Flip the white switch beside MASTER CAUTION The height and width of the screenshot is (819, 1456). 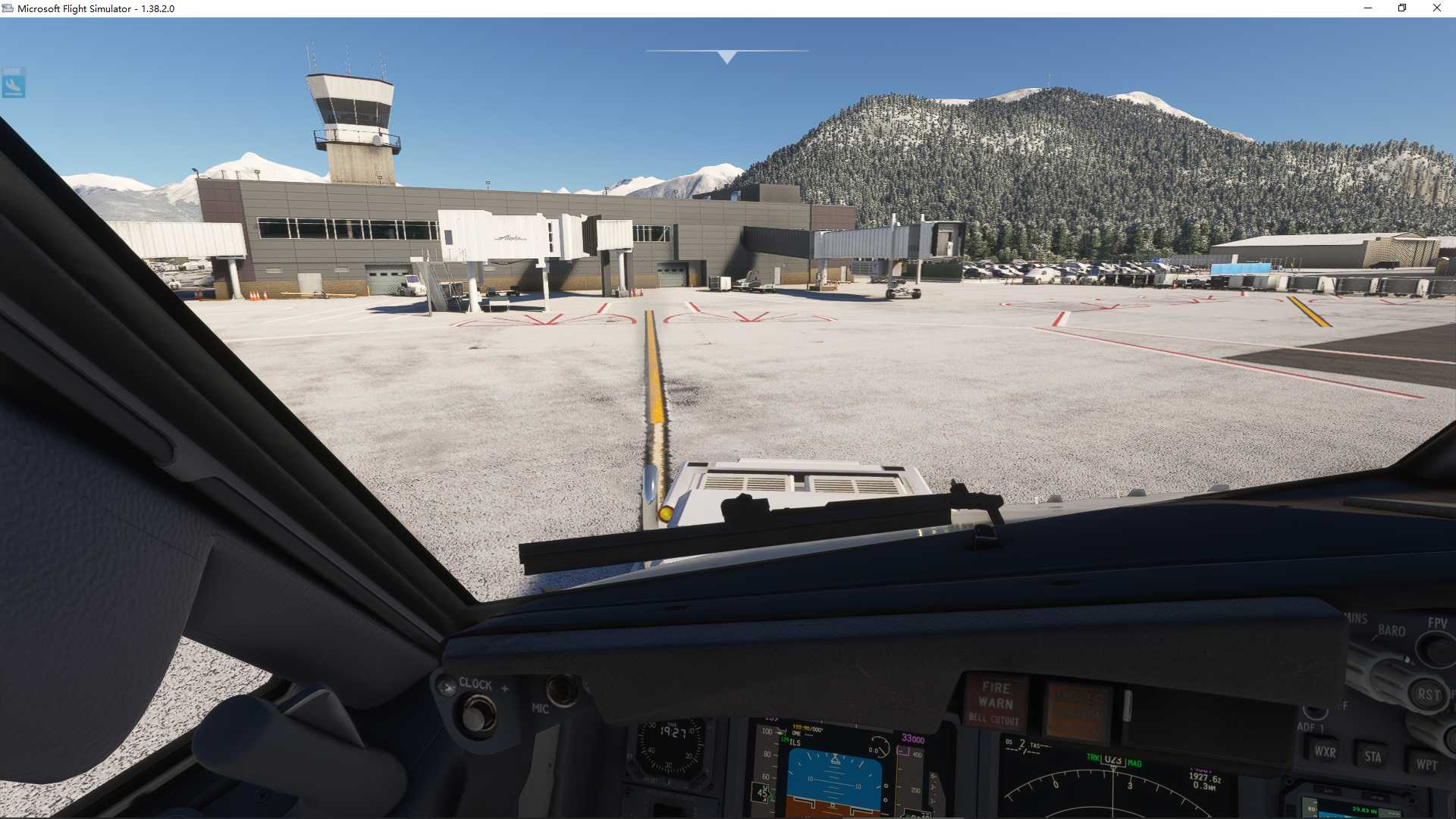click(x=1127, y=705)
